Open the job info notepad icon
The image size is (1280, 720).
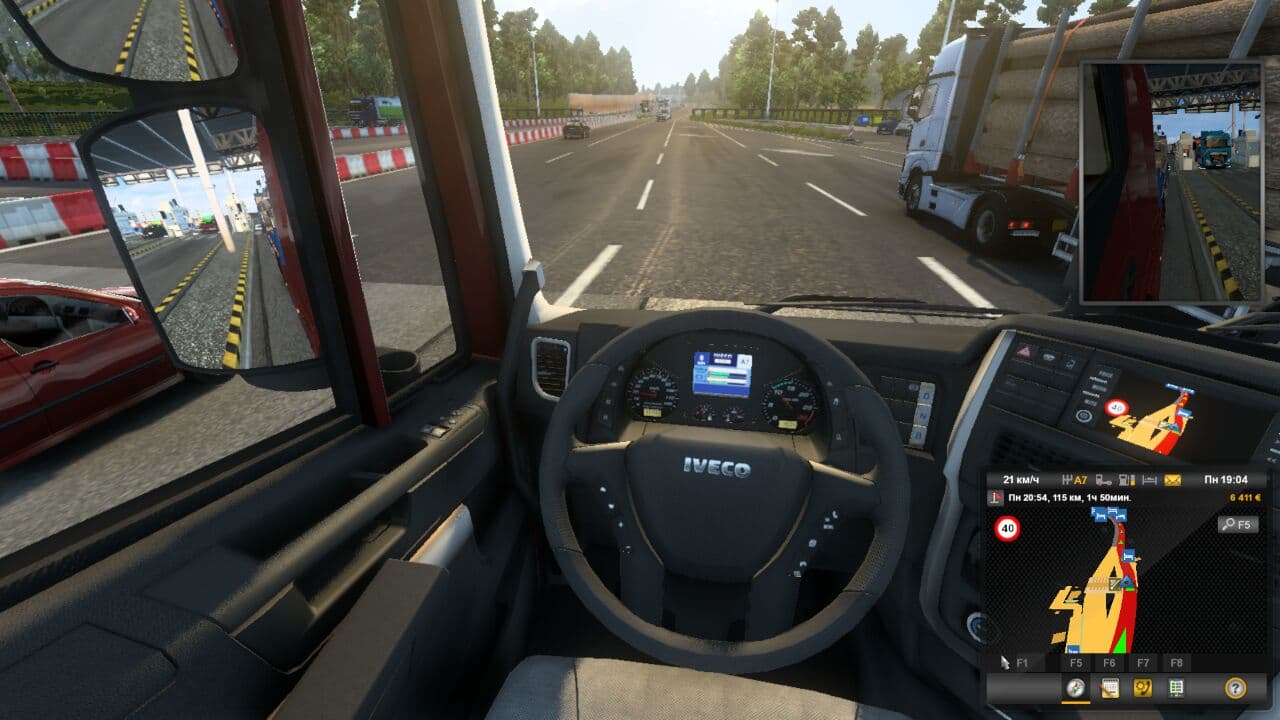(x=1110, y=687)
